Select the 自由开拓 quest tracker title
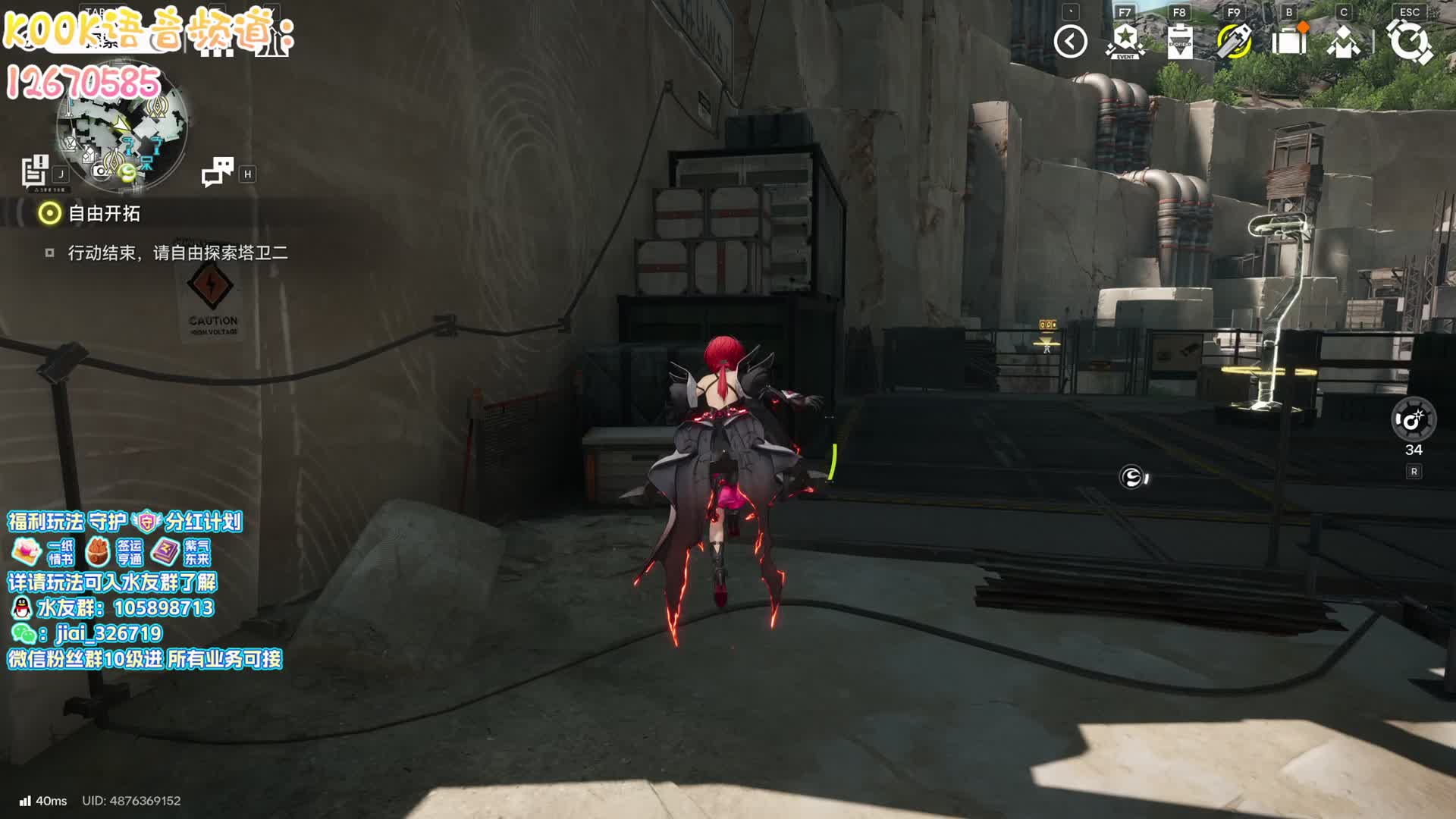This screenshot has height=819, width=1456. point(104,214)
